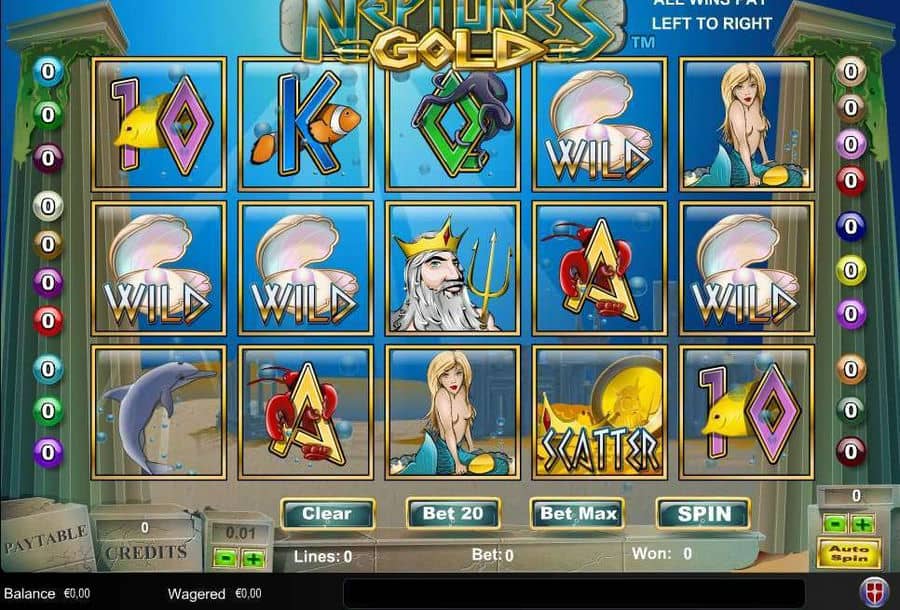
Task: Click the red shield icon in bottom bar
Action: point(873,591)
